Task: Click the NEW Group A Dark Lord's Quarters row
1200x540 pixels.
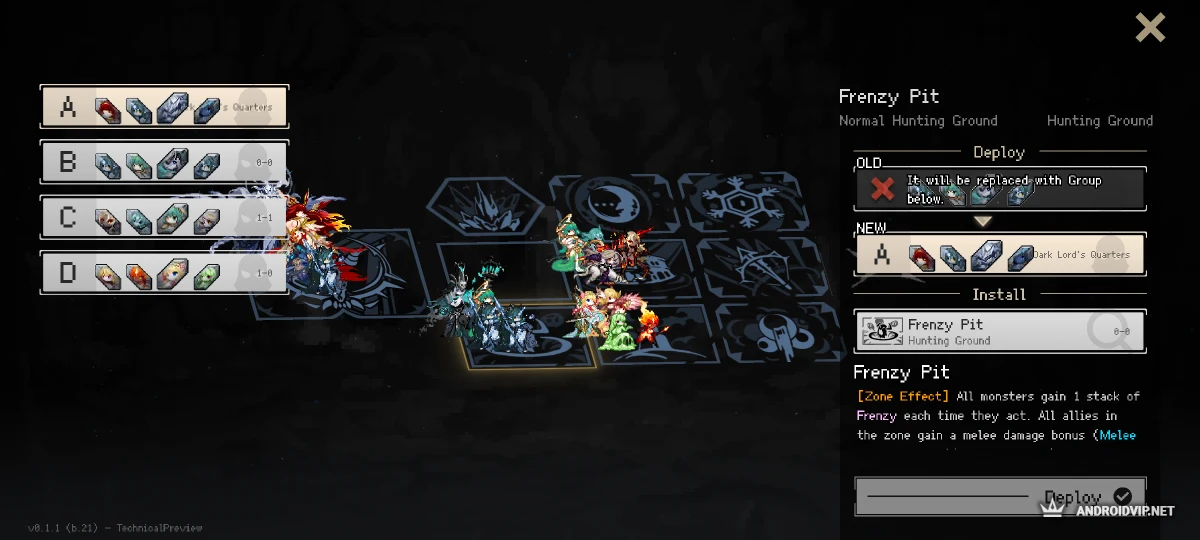Action: point(1000,255)
